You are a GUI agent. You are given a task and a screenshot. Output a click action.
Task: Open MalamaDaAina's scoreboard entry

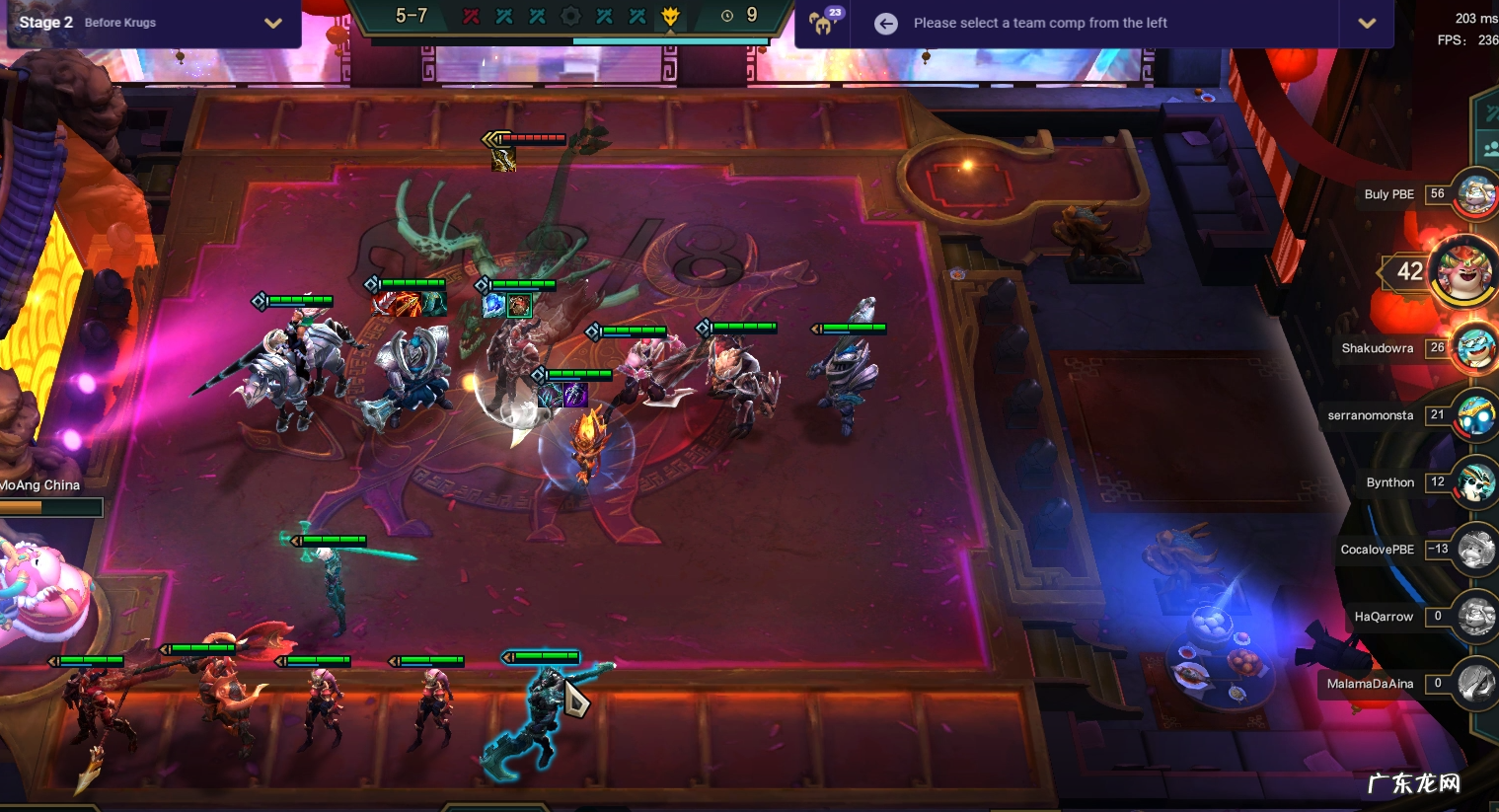1475,683
